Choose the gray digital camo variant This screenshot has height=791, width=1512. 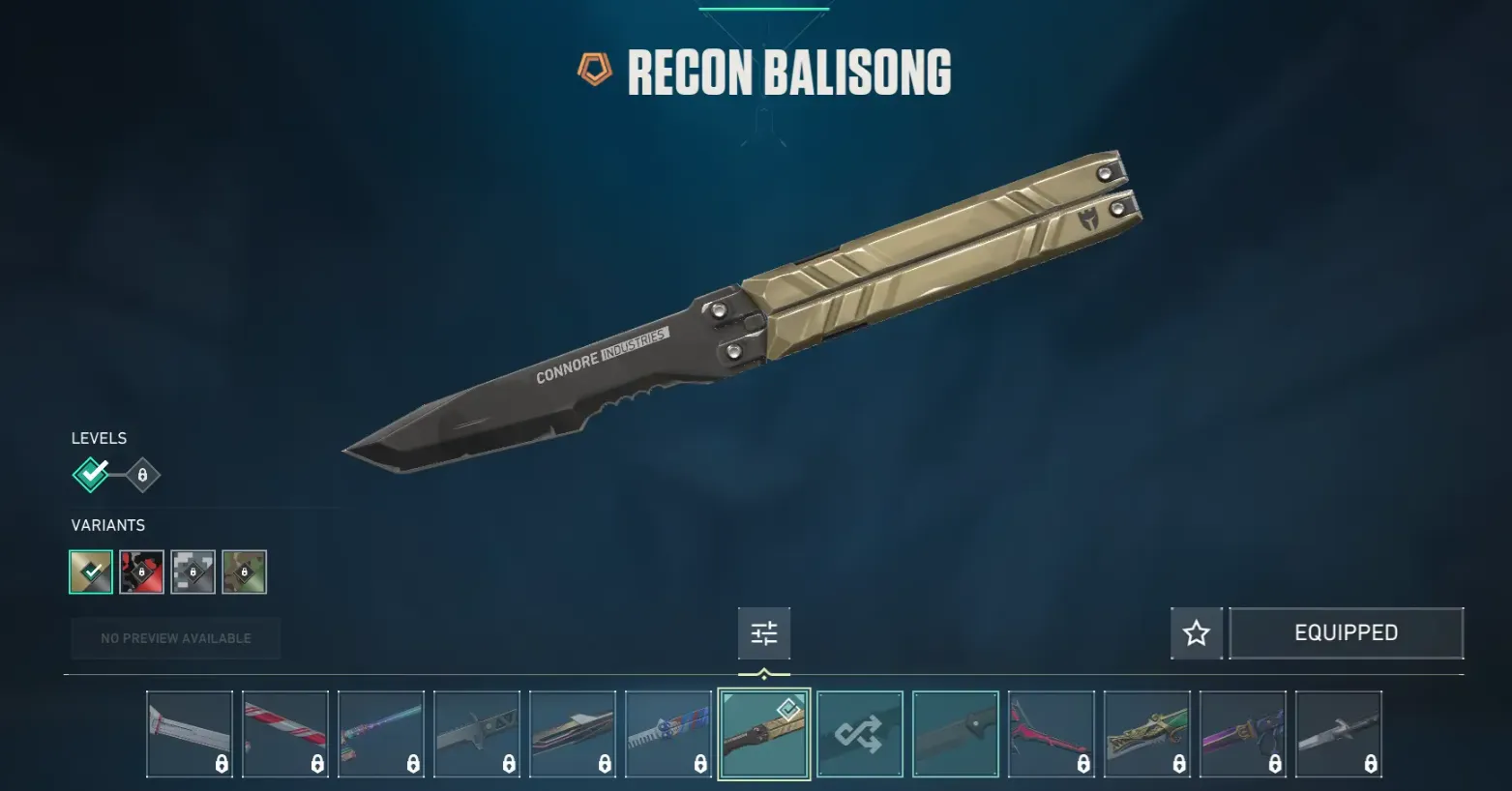tap(193, 571)
